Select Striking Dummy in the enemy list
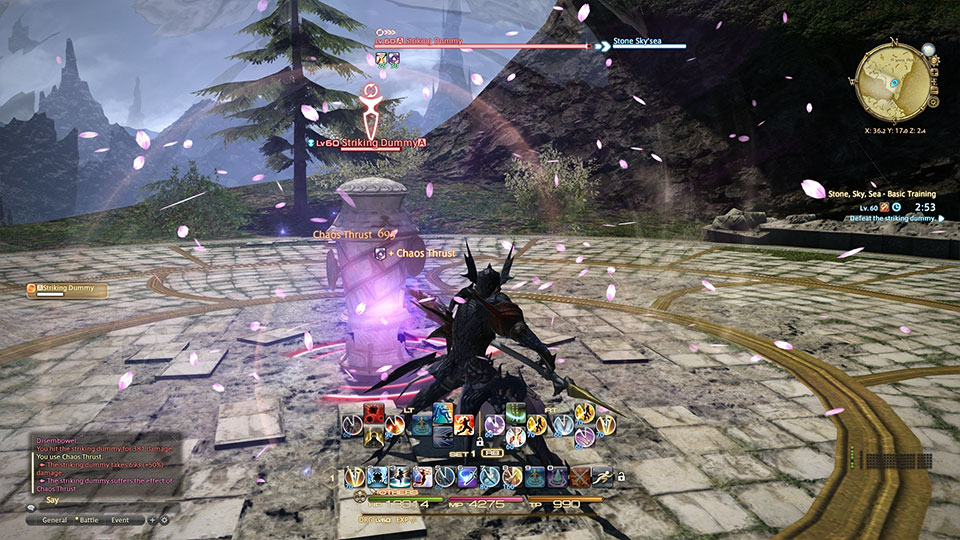The image size is (960, 540). tap(68, 289)
